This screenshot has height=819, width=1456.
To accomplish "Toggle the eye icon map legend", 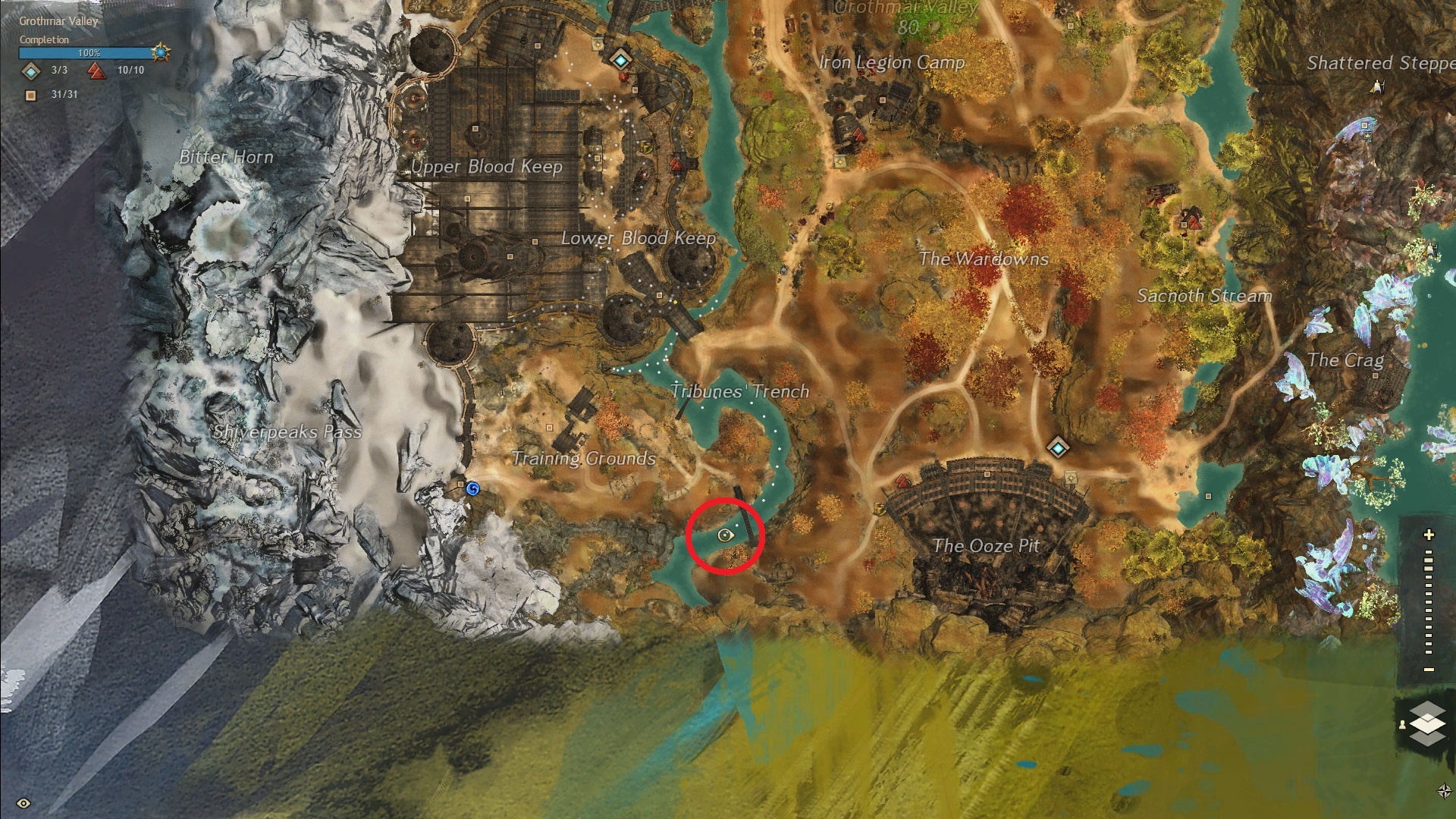I will tap(24, 803).
